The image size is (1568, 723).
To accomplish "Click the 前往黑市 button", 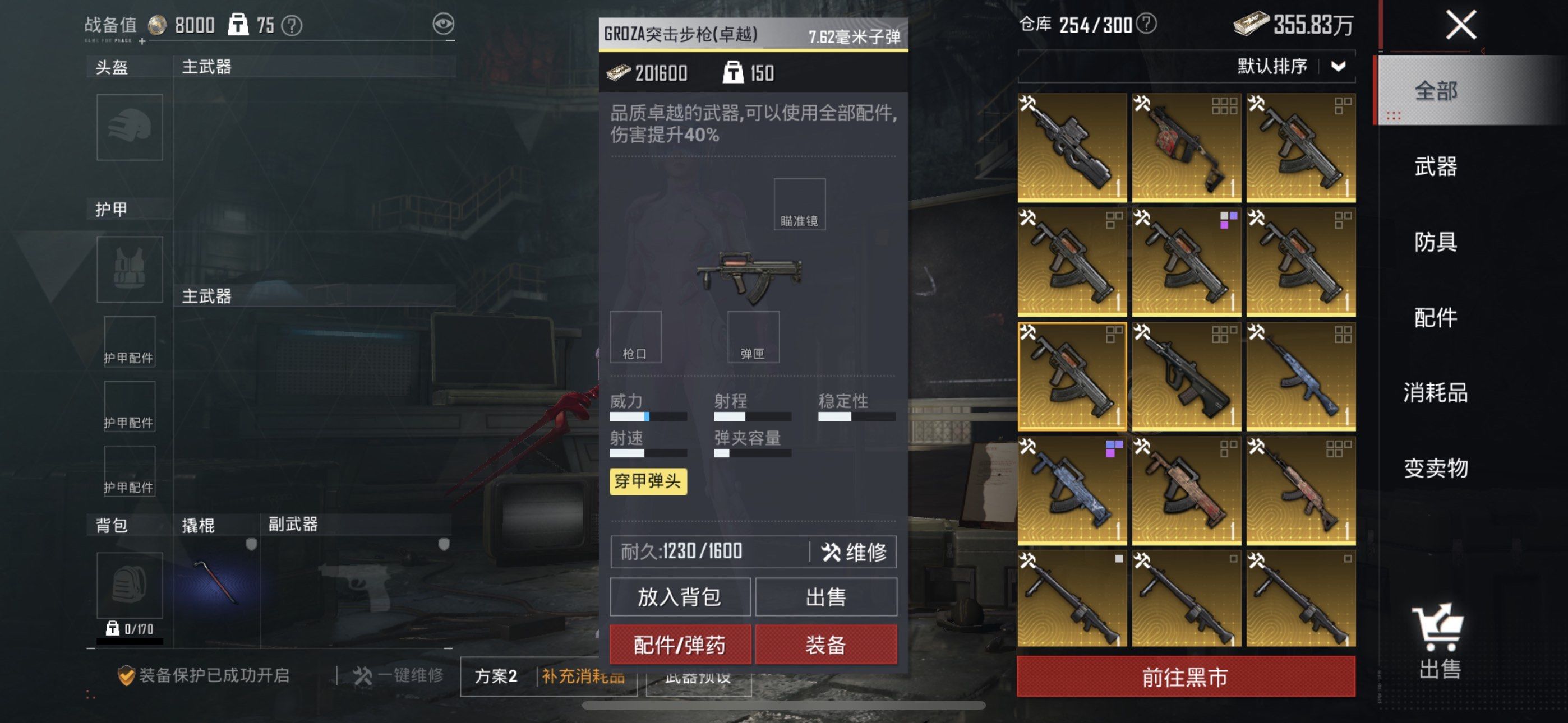I will (x=1185, y=676).
